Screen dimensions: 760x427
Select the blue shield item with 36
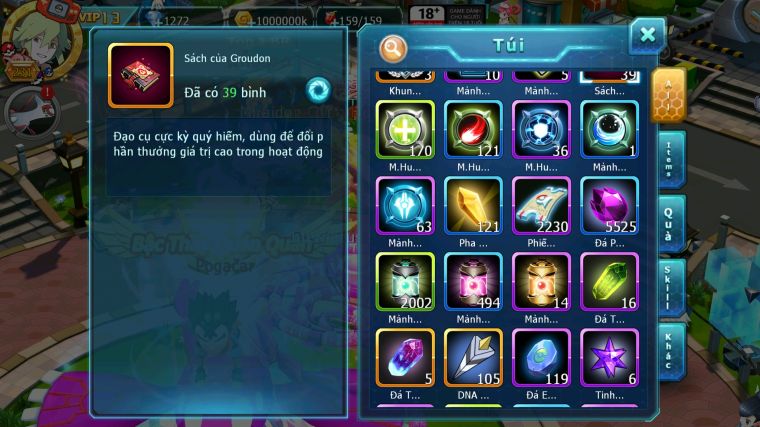click(x=541, y=130)
